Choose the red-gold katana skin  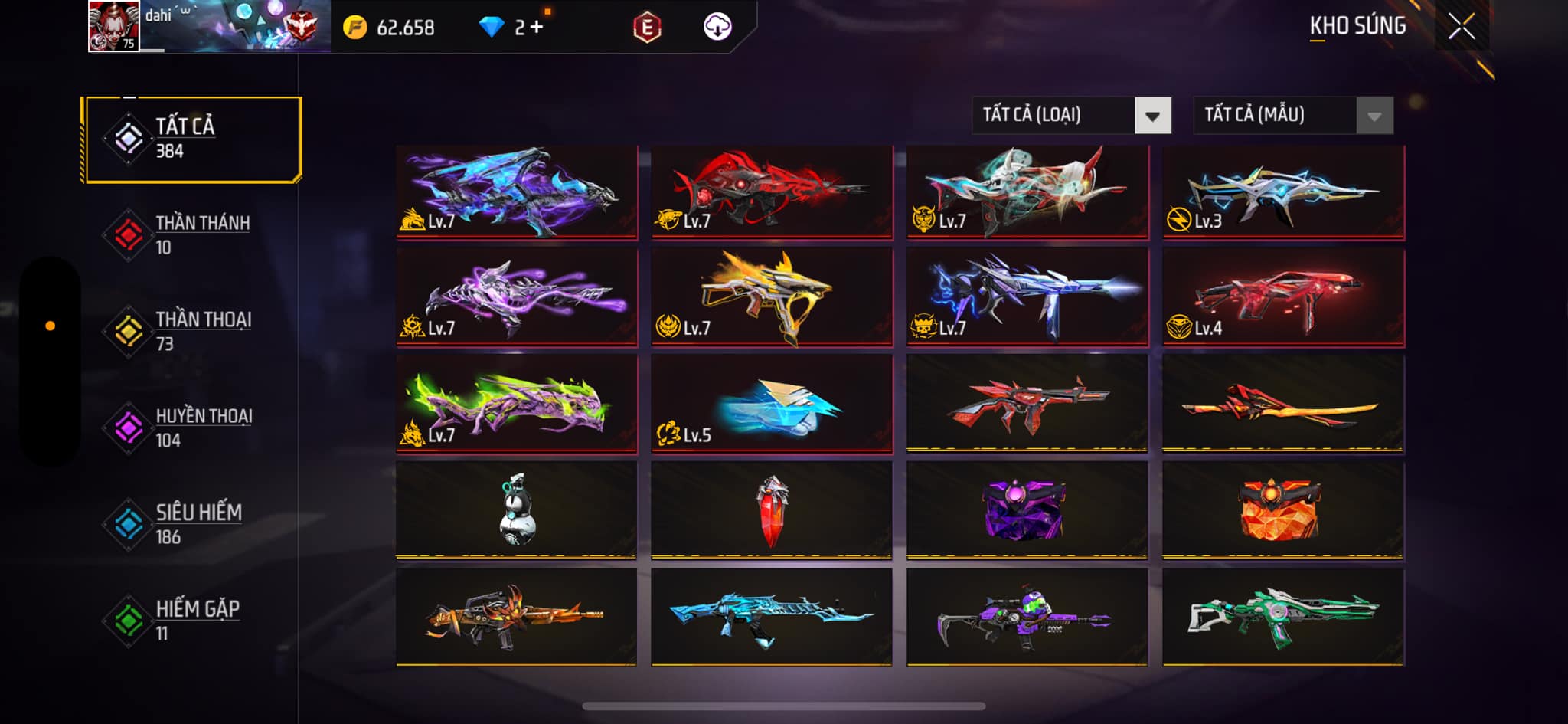click(x=1282, y=404)
